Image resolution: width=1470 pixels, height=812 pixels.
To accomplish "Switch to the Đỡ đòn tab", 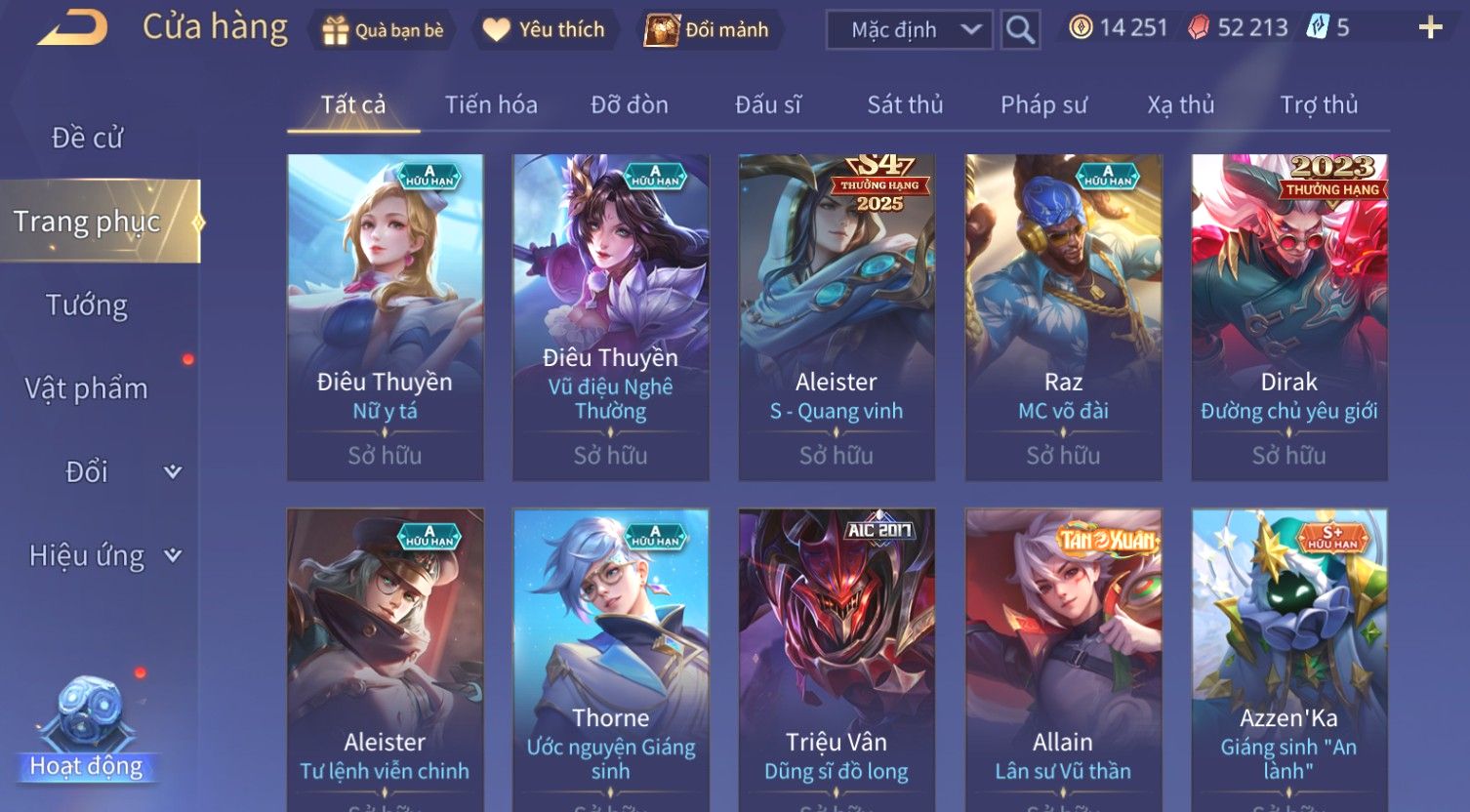I will [x=630, y=105].
